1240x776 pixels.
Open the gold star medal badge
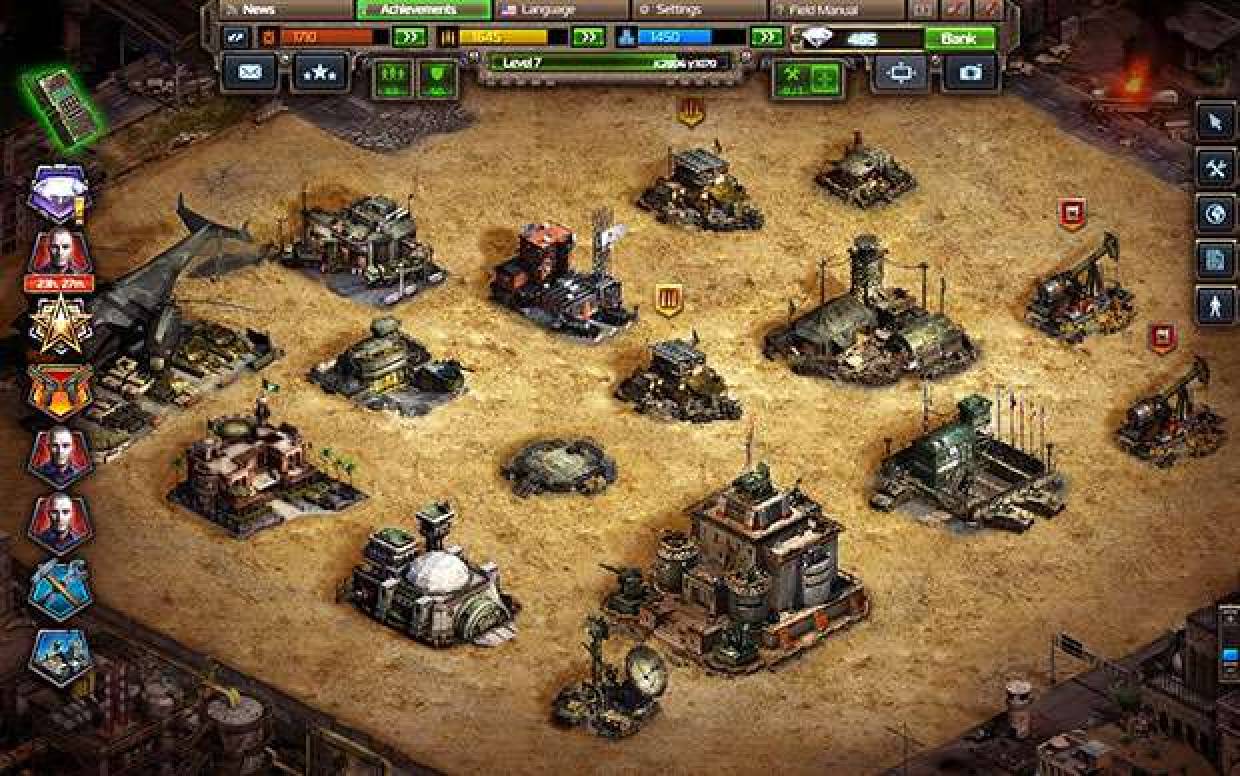(60, 327)
